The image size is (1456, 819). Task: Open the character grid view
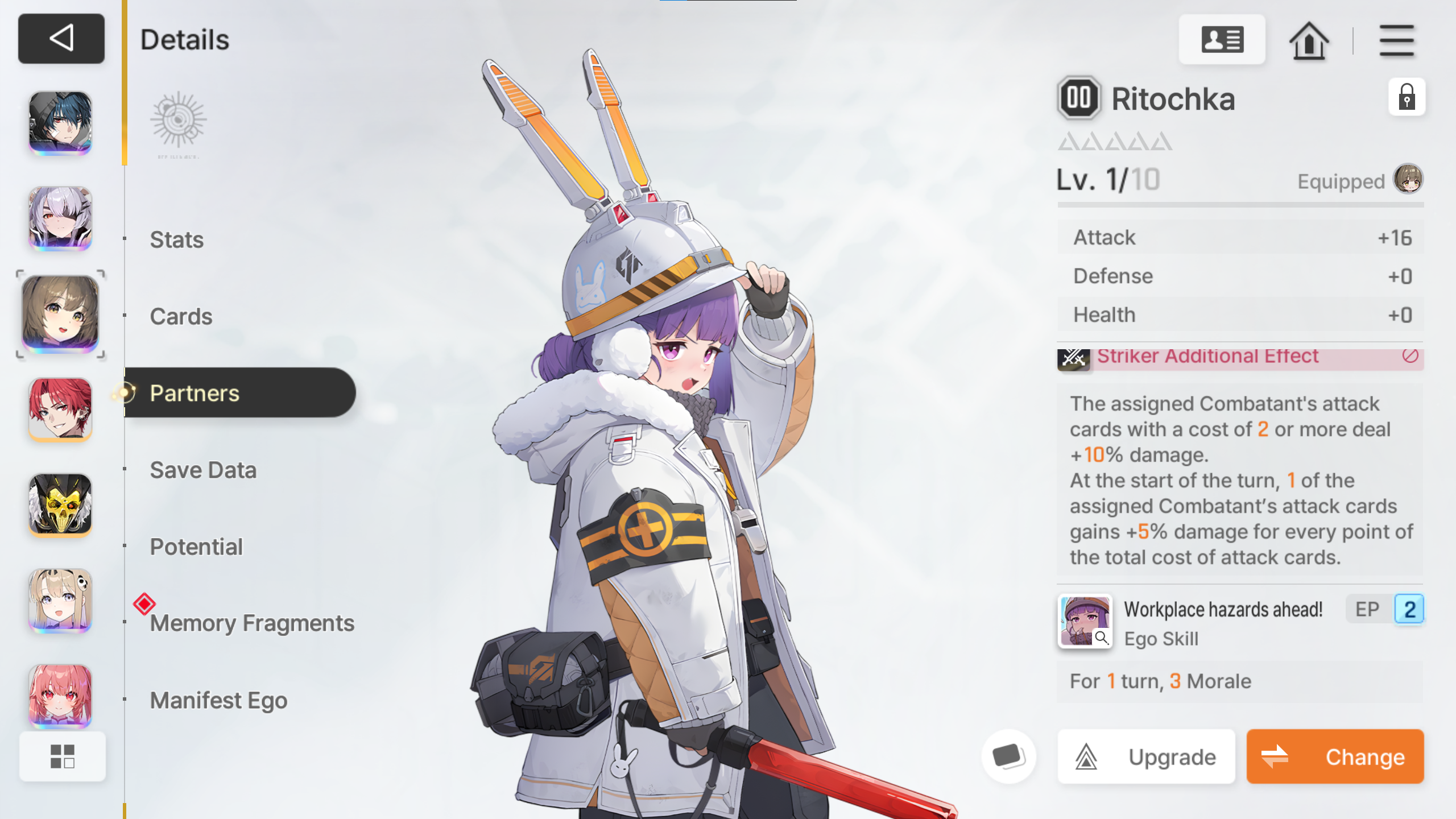[62, 756]
